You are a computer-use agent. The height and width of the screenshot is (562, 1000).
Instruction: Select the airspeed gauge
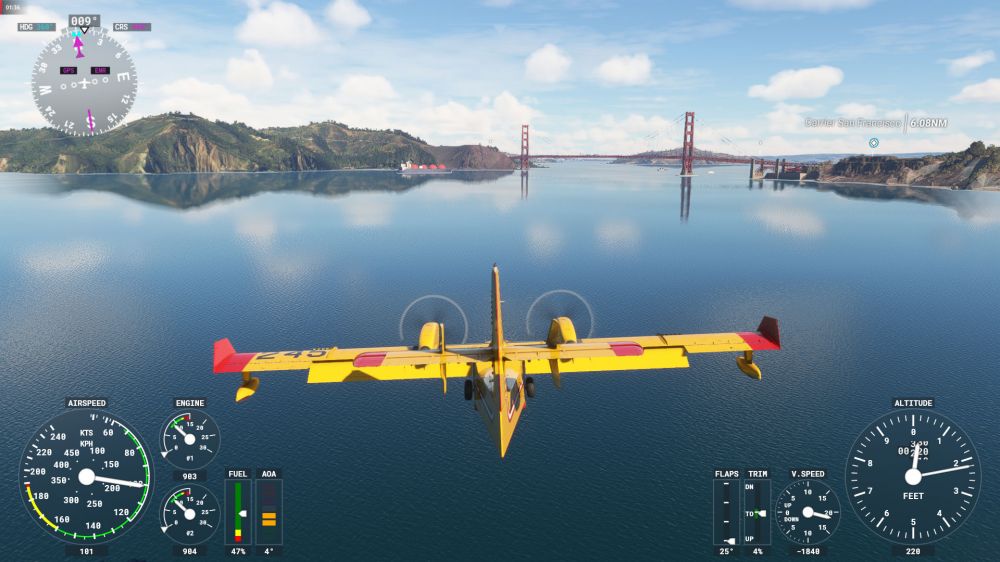[86, 476]
